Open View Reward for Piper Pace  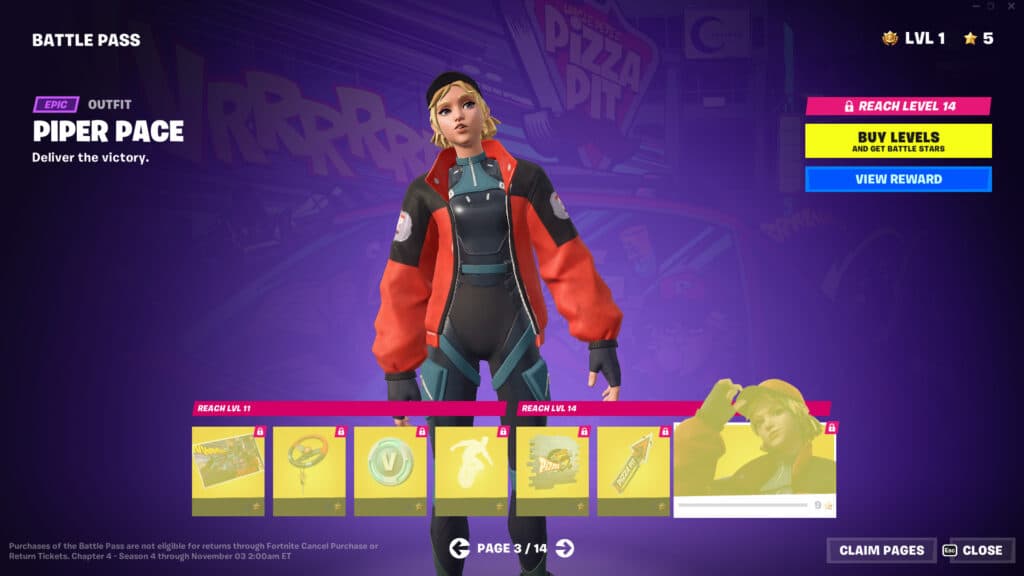tap(898, 179)
